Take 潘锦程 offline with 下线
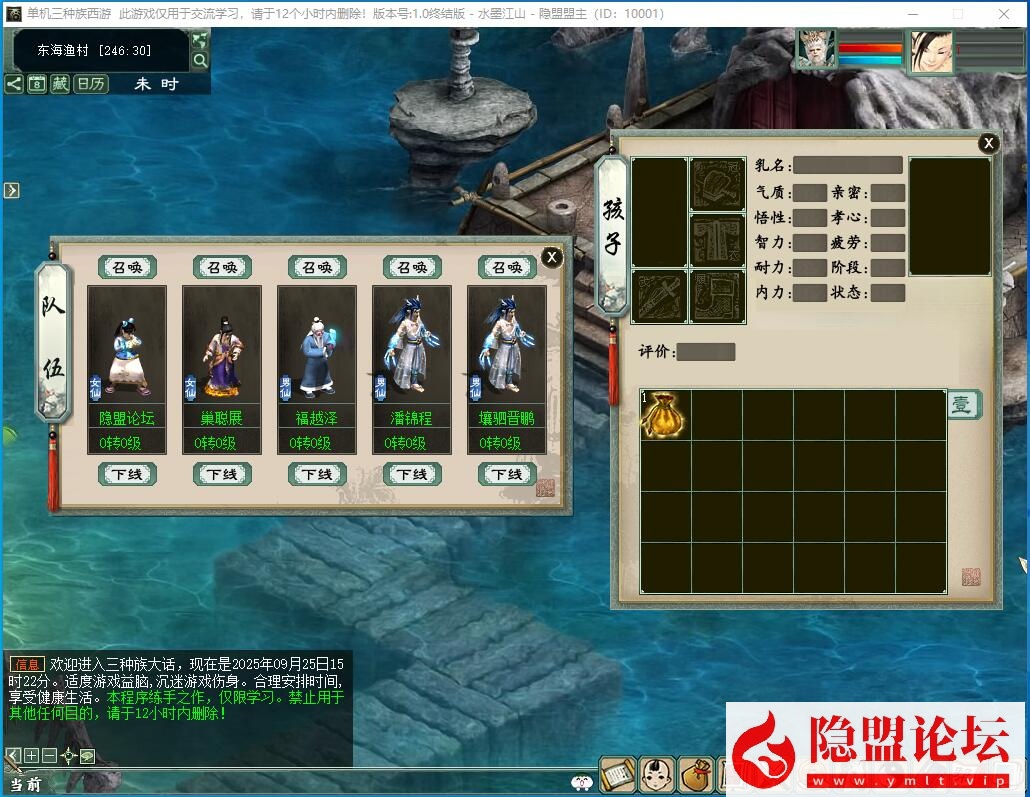The image size is (1030, 797). point(412,474)
